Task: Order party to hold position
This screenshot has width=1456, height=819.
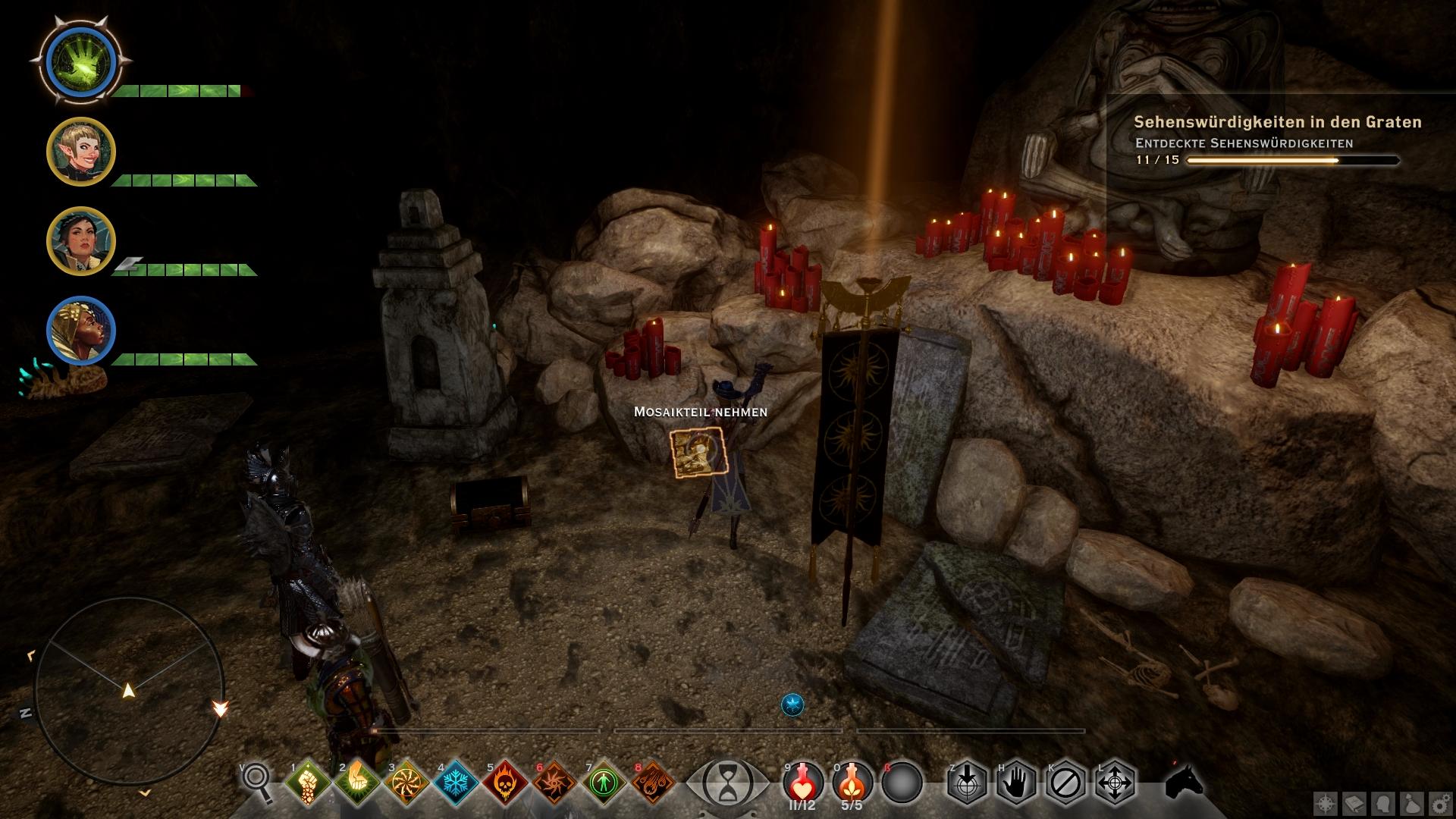Action: (x=1016, y=782)
